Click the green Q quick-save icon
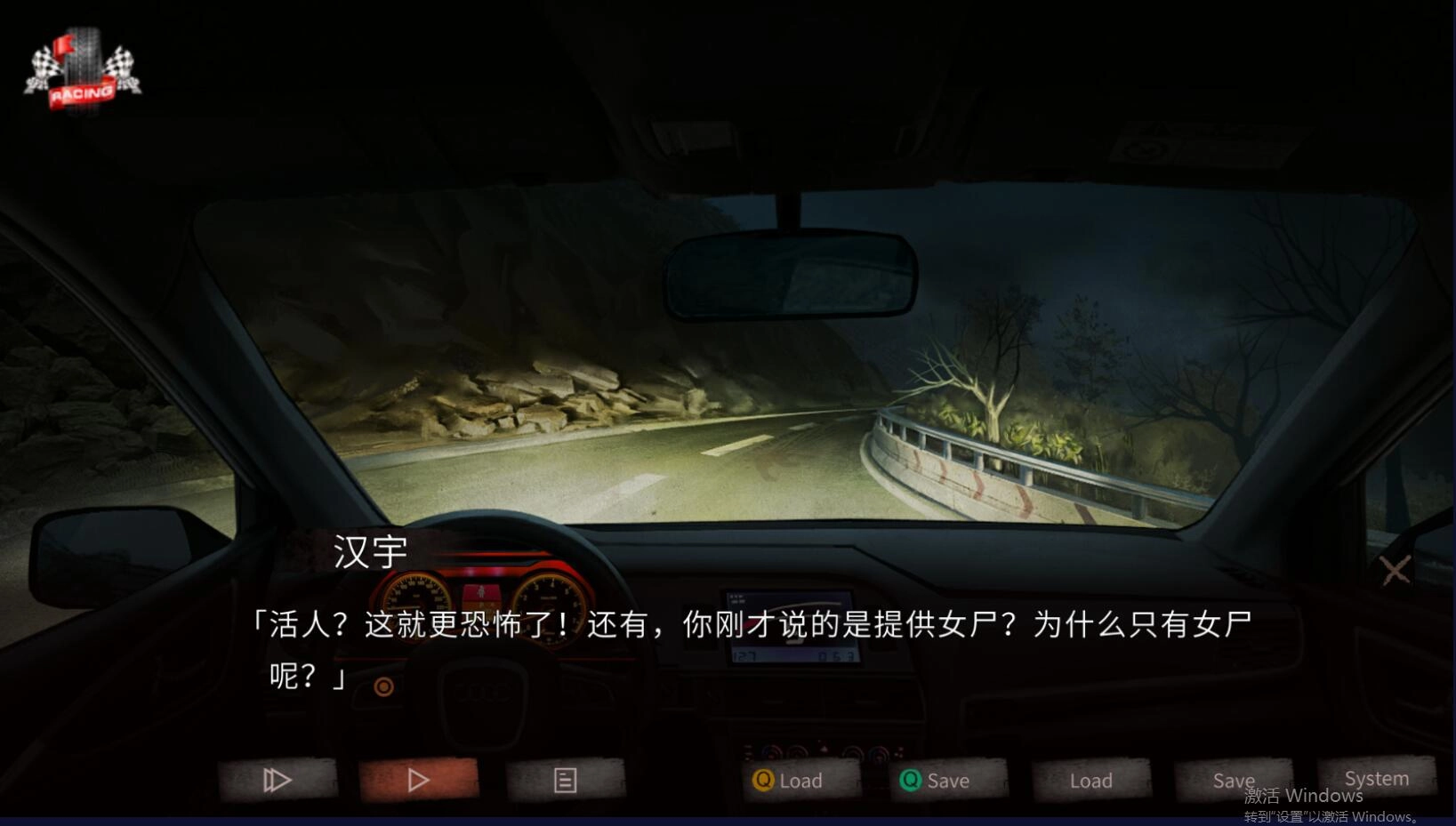Screen dimensions: 1456x826 pyautogui.click(x=911, y=781)
